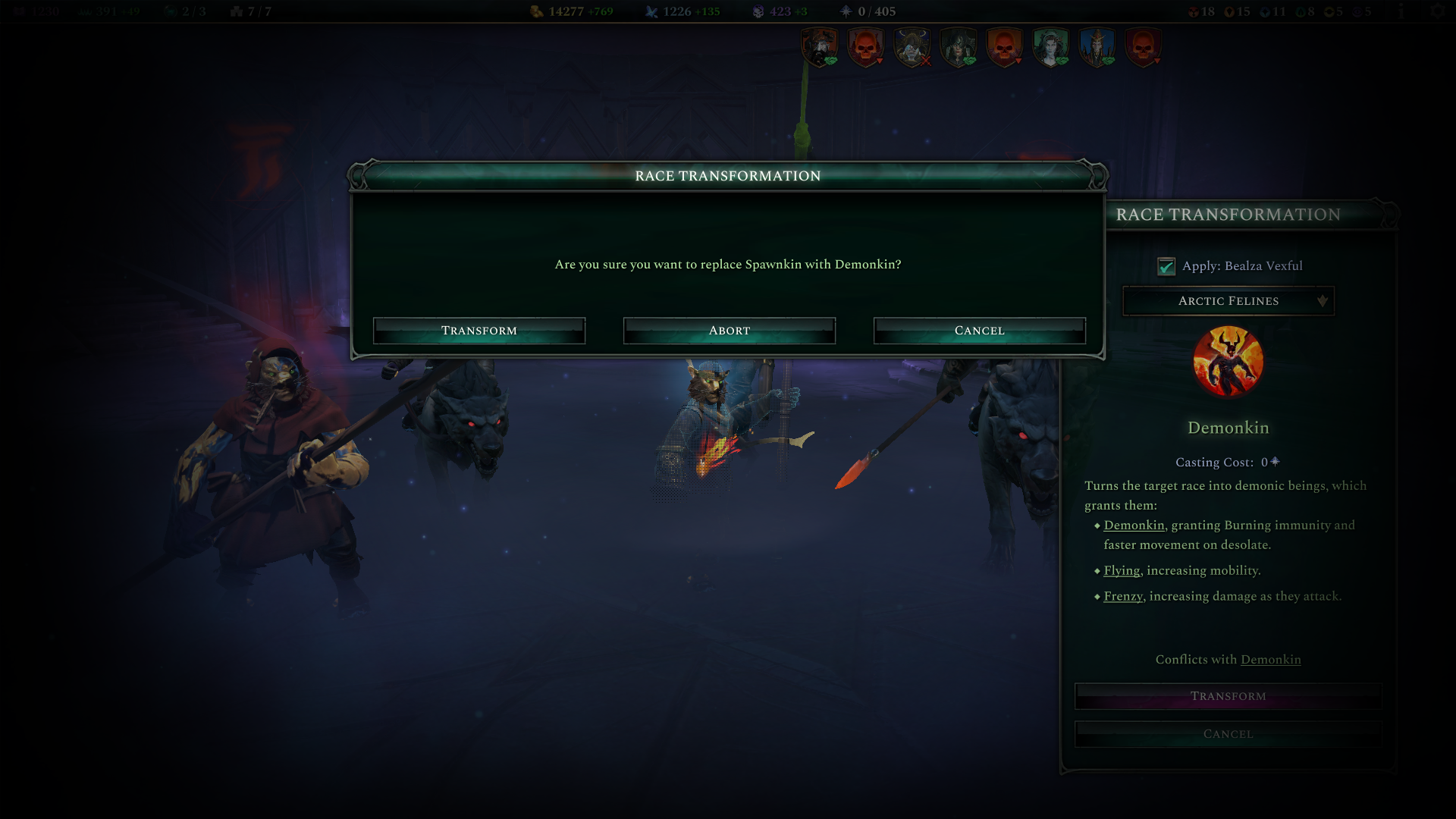Click the red triangle under the second skull shield
1456x819 pixels.
[x=879, y=61]
